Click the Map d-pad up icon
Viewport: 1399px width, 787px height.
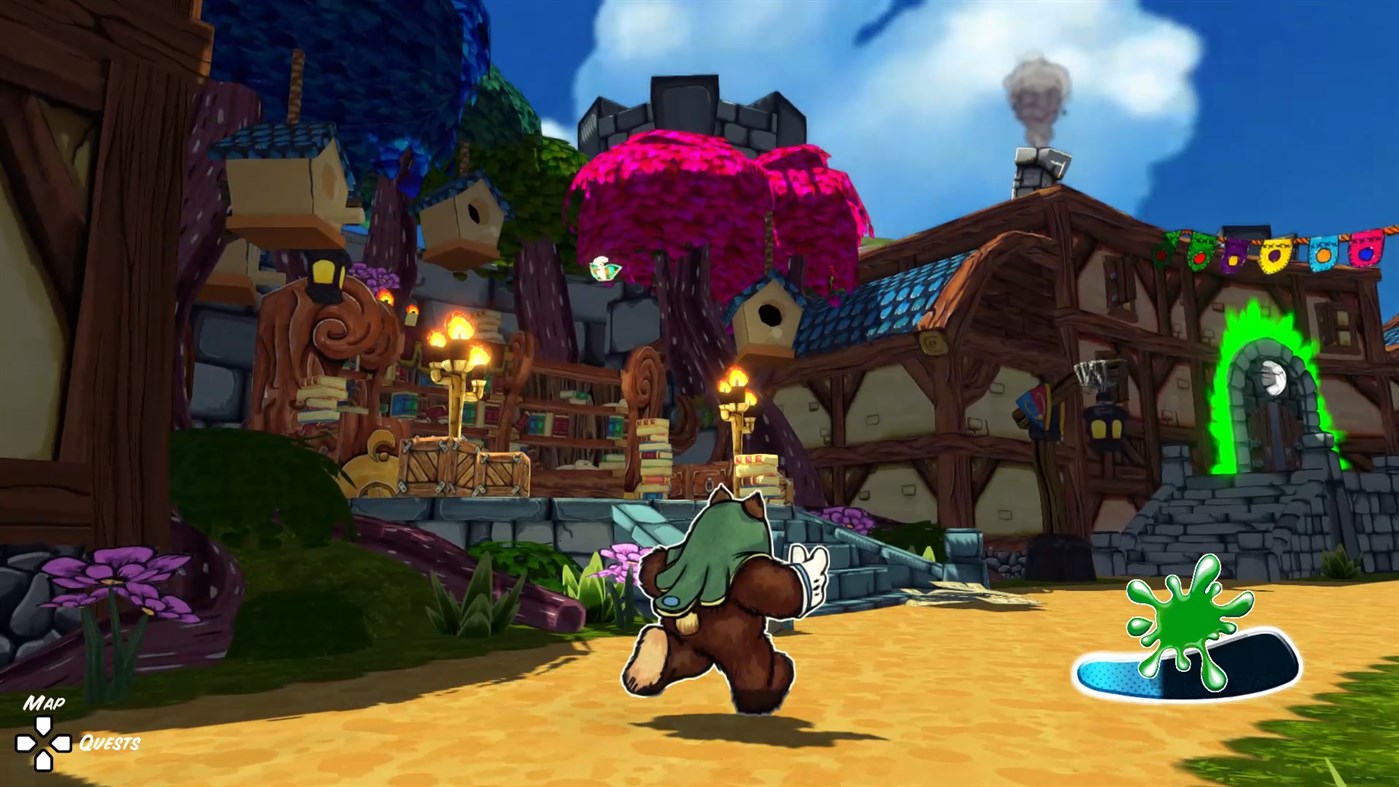42,724
